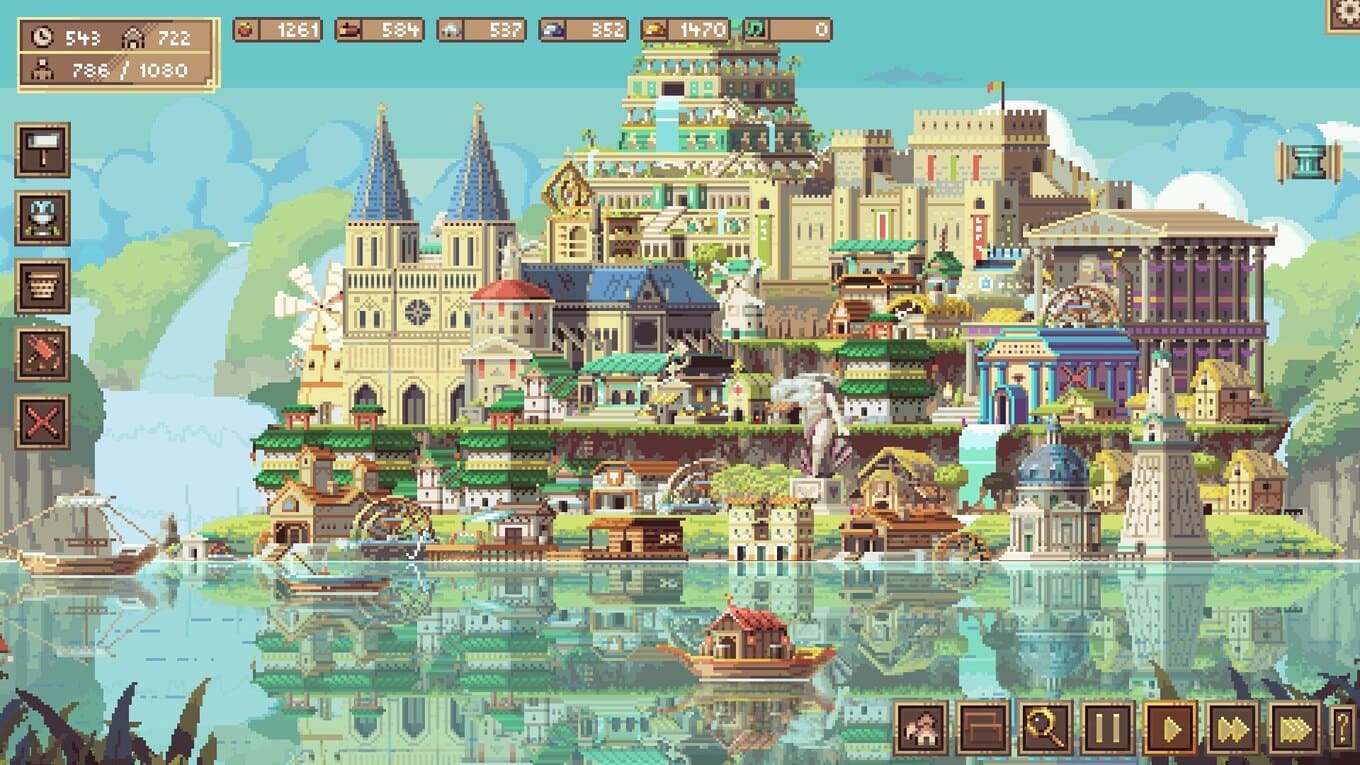This screenshot has width=1360, height=765.
Task: Switch to double fast-forward speed
Action: tap(1233, 728)
